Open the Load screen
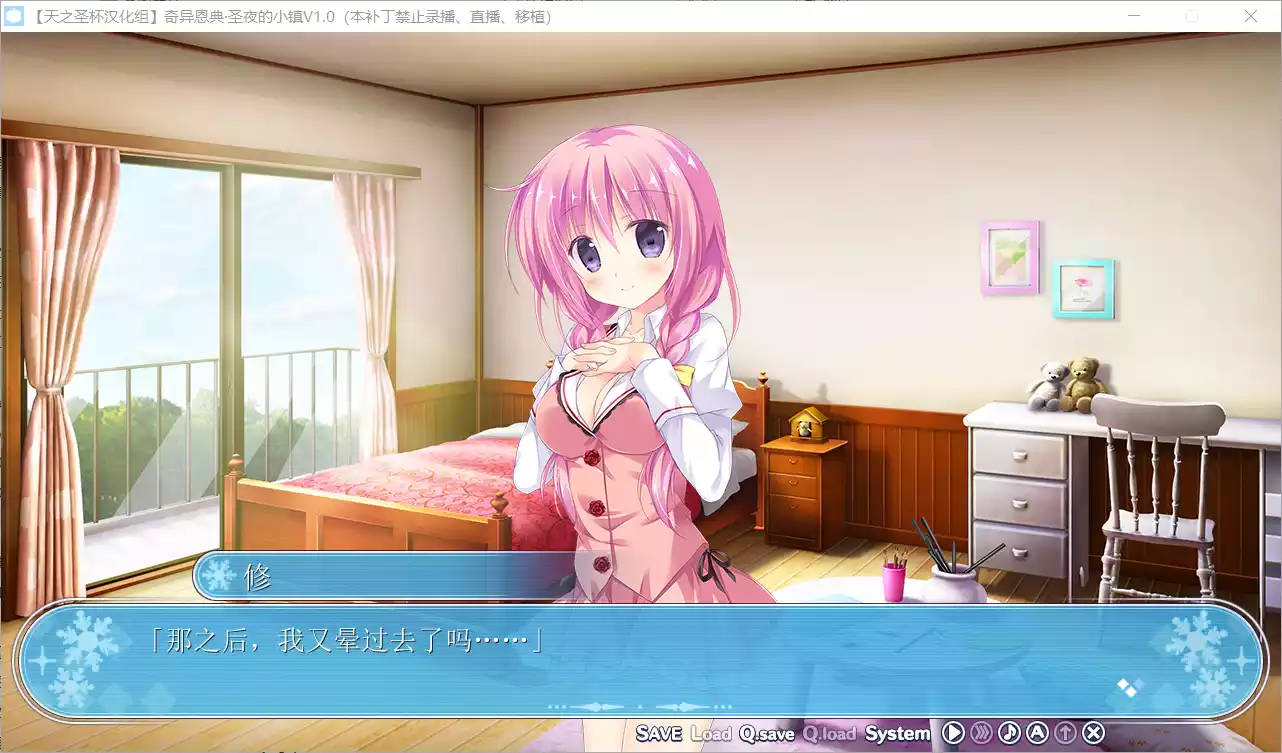Viewport: 1282px width, 753px height. click(x=713, y=733)
